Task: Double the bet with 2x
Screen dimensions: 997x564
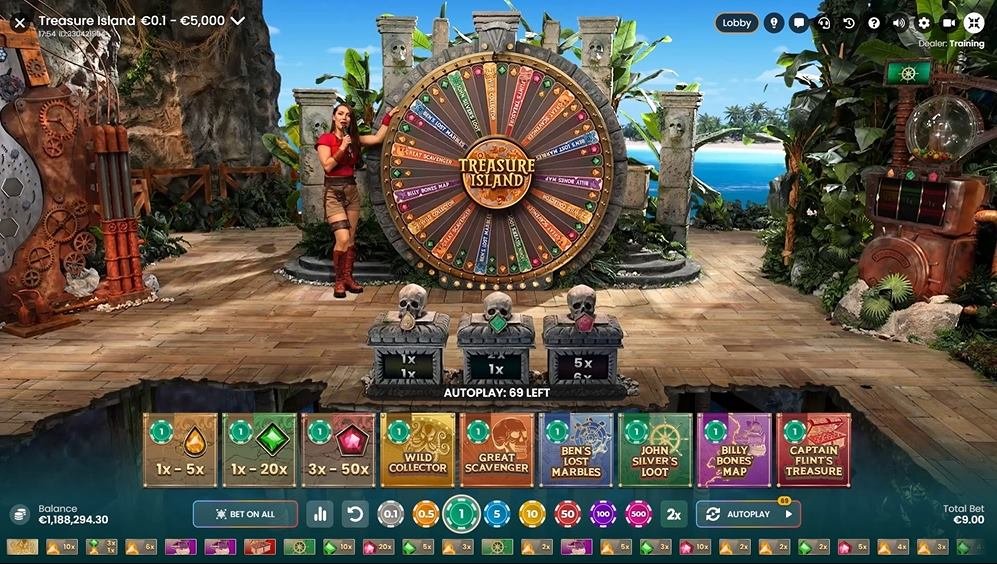Action: [674, 514]
